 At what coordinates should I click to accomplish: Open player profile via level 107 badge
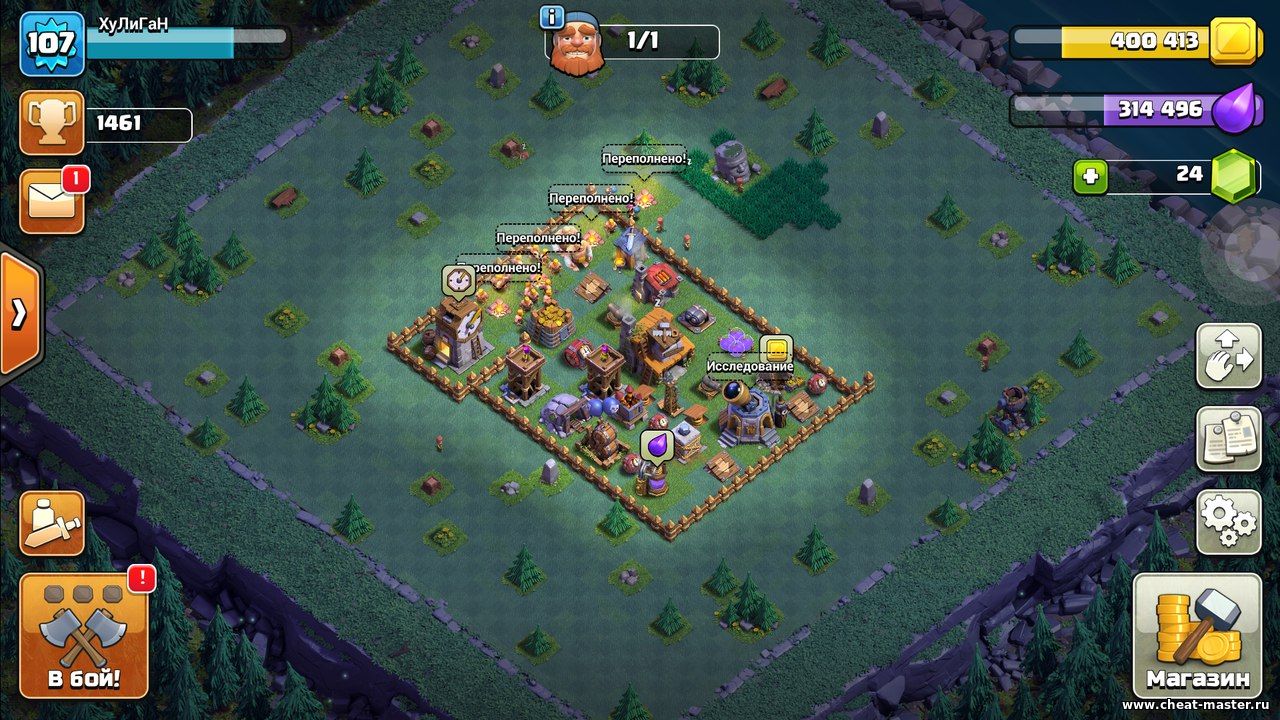pyautogui.click(x=52, y=44)
